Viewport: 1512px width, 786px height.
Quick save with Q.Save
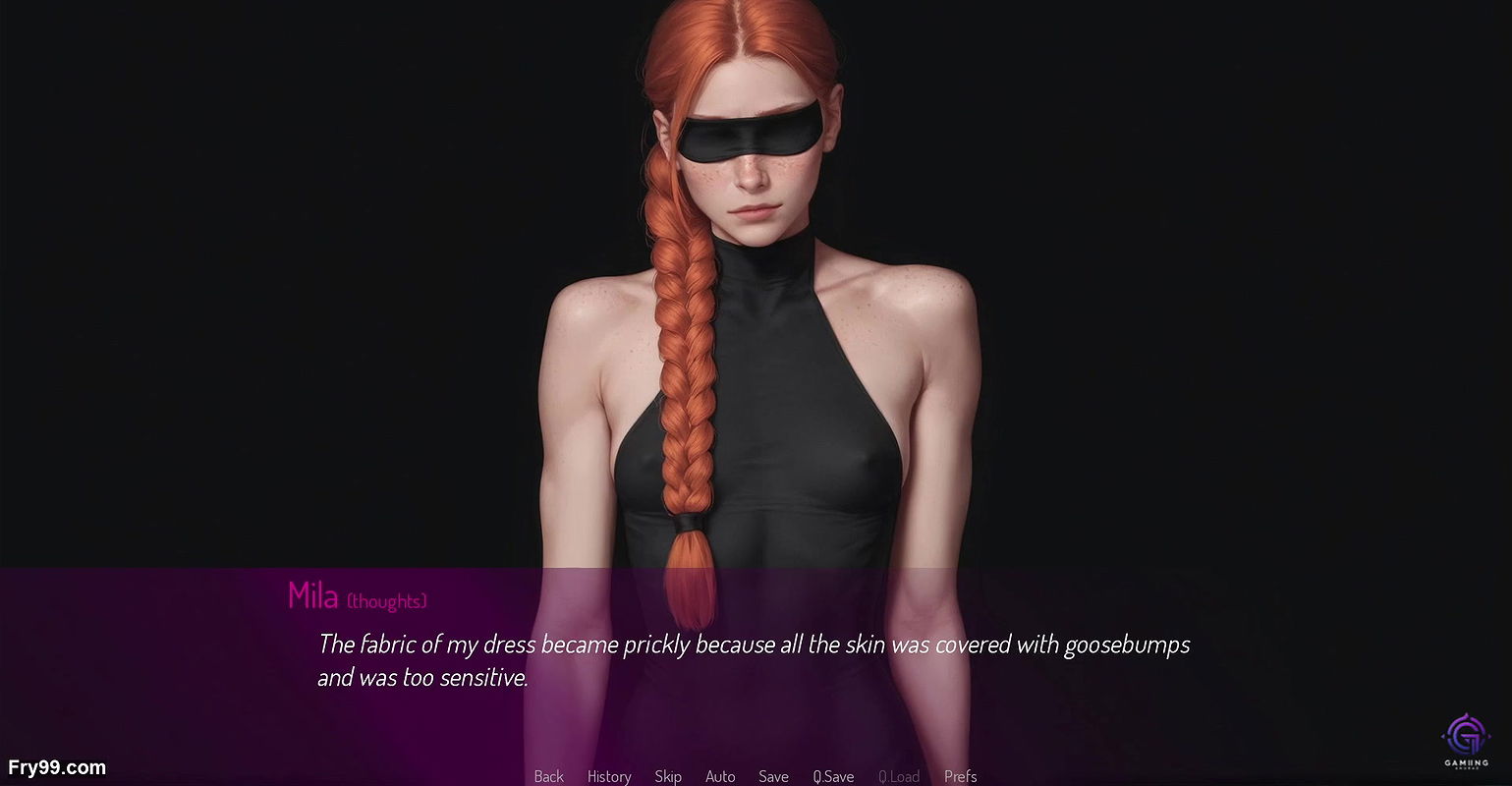coord(833,776)
